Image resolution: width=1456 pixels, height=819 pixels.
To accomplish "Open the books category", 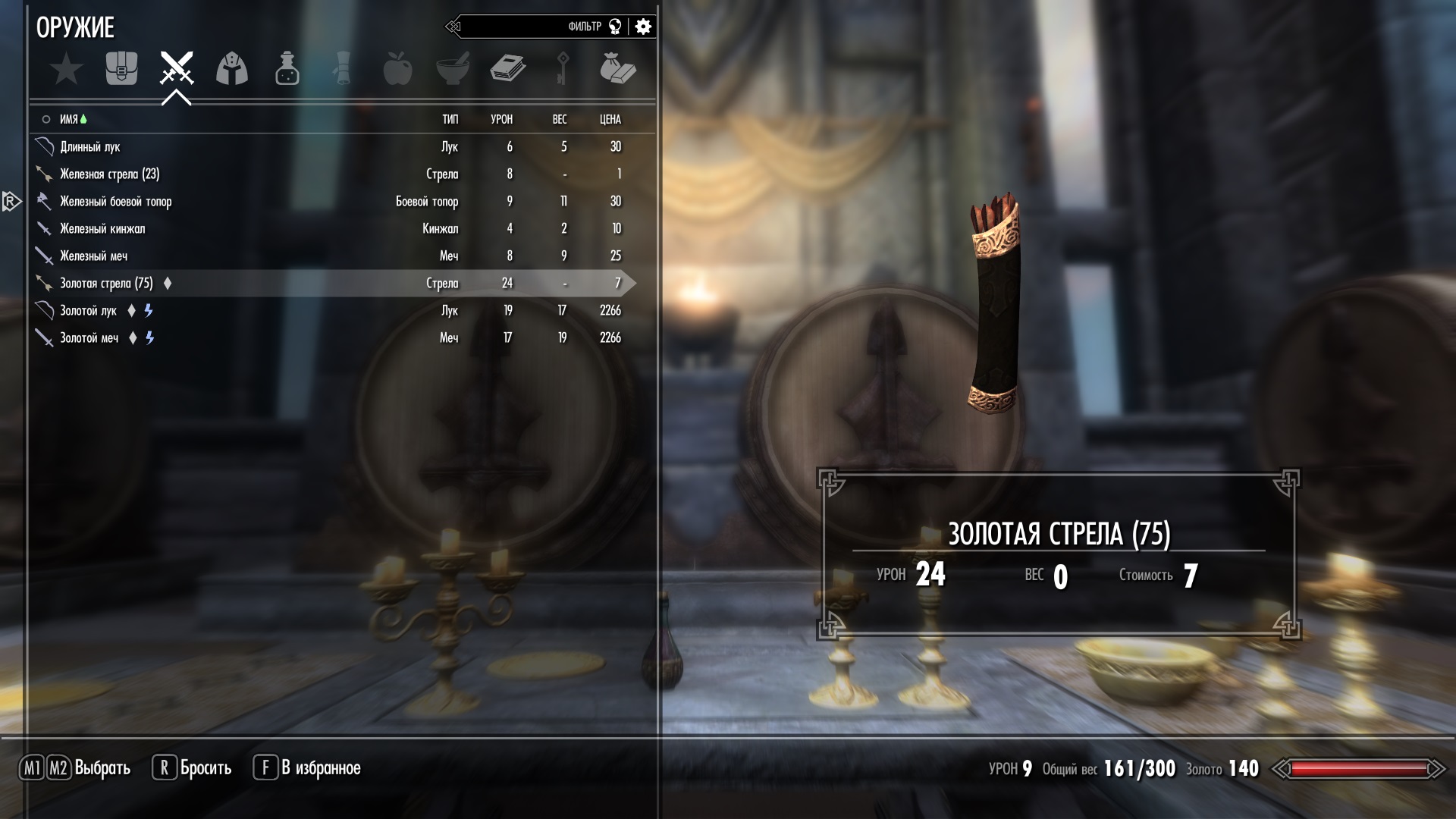I will (508, 69).
